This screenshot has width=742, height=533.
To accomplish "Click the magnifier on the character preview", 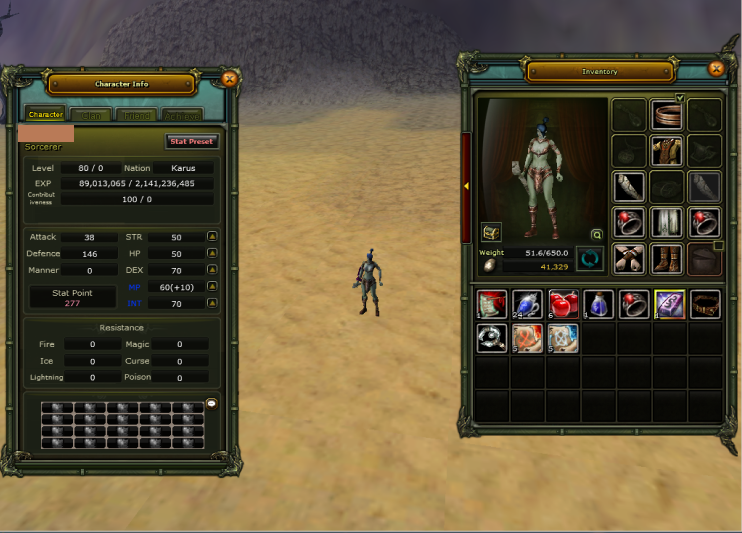I will click(597, 235).
